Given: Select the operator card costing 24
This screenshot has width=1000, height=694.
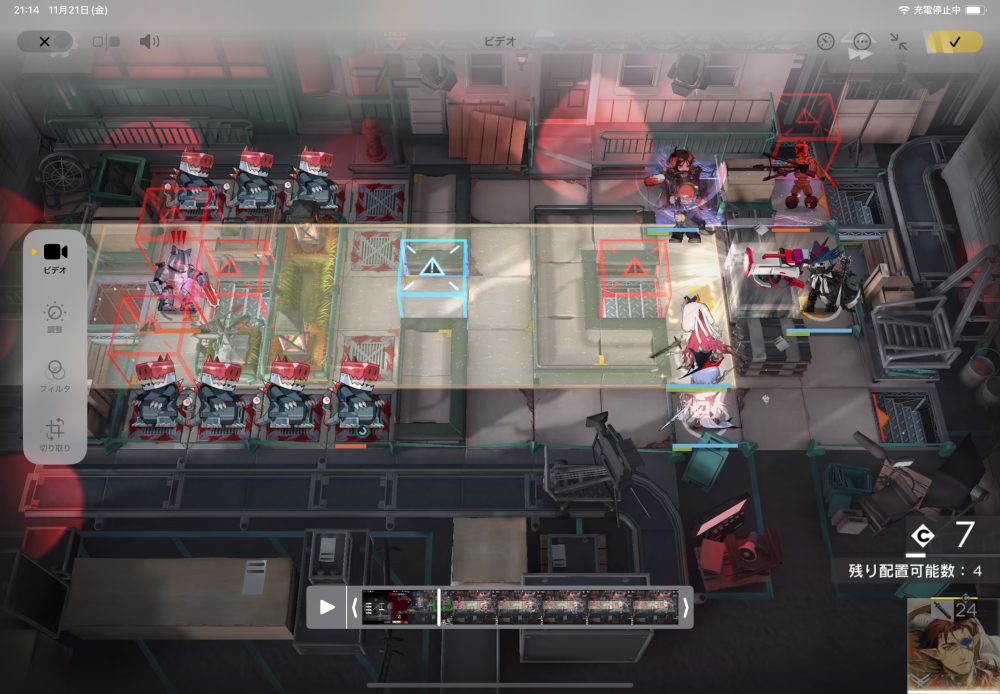Looking at the screenshot, I should (x=953, y=645).
